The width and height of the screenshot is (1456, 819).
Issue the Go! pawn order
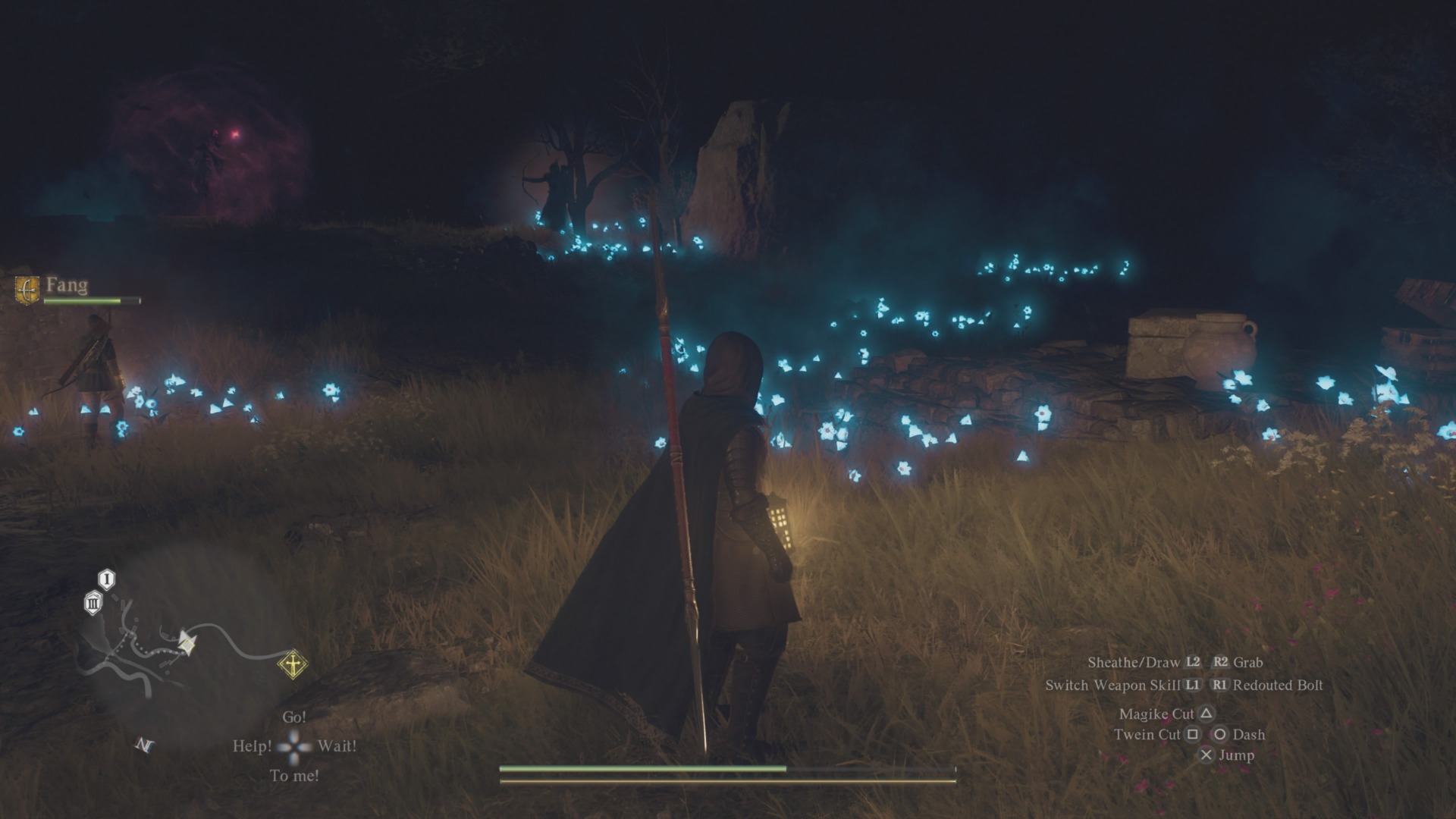[294, 716]
